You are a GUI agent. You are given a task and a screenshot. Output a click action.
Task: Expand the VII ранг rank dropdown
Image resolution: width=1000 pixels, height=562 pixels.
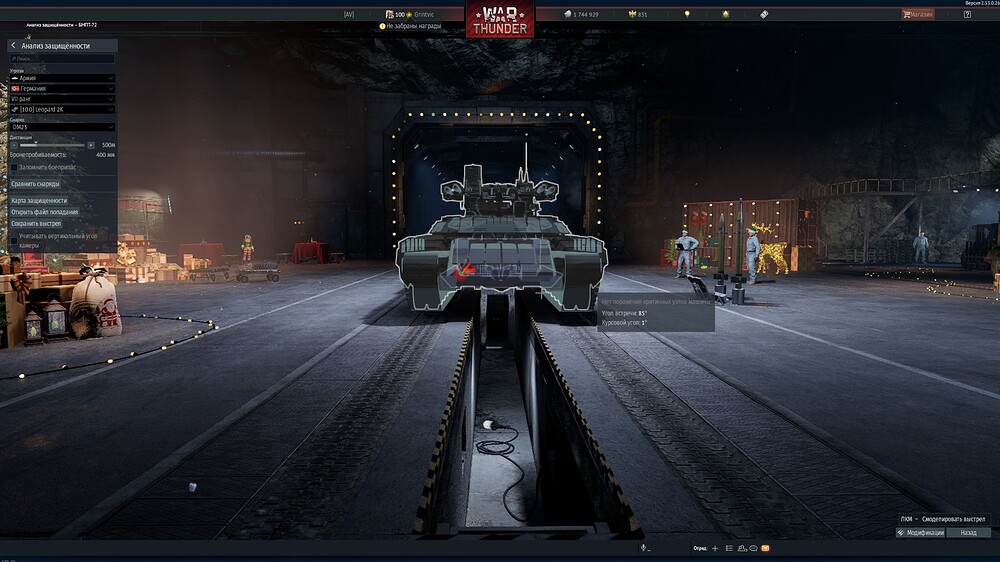(x=62, y=99)
